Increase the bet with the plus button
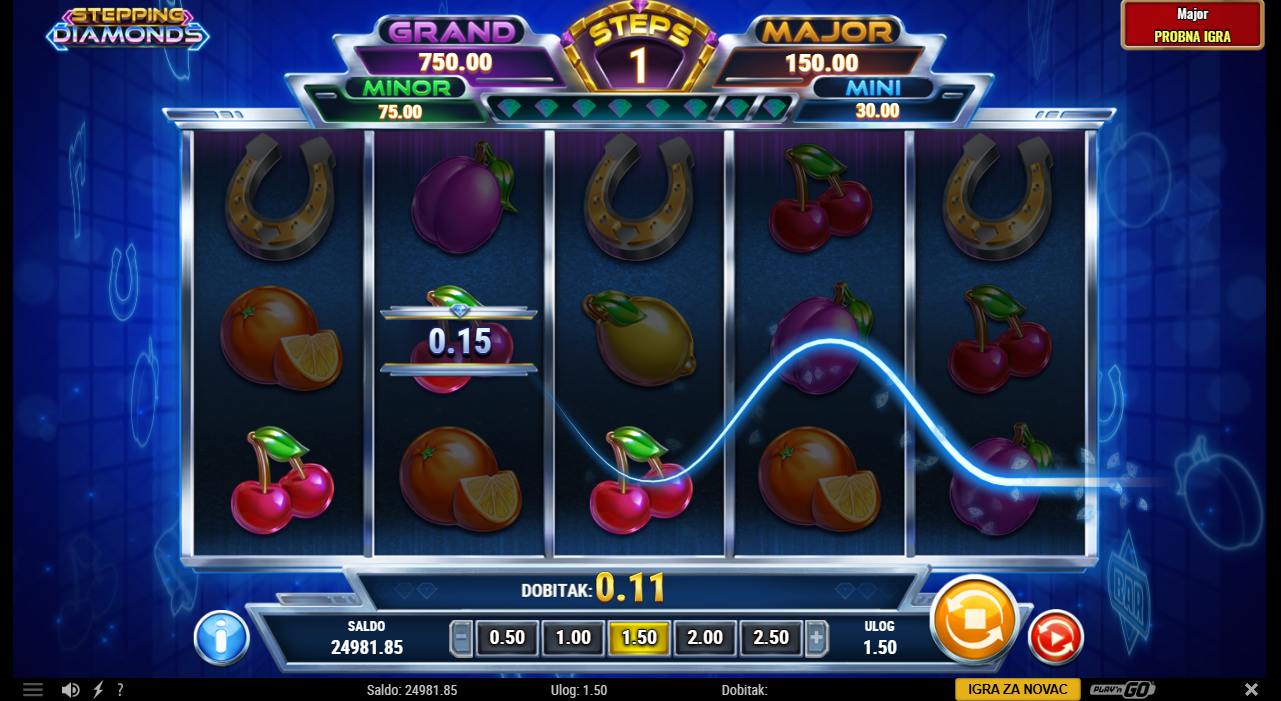 [x=817, y=638]
